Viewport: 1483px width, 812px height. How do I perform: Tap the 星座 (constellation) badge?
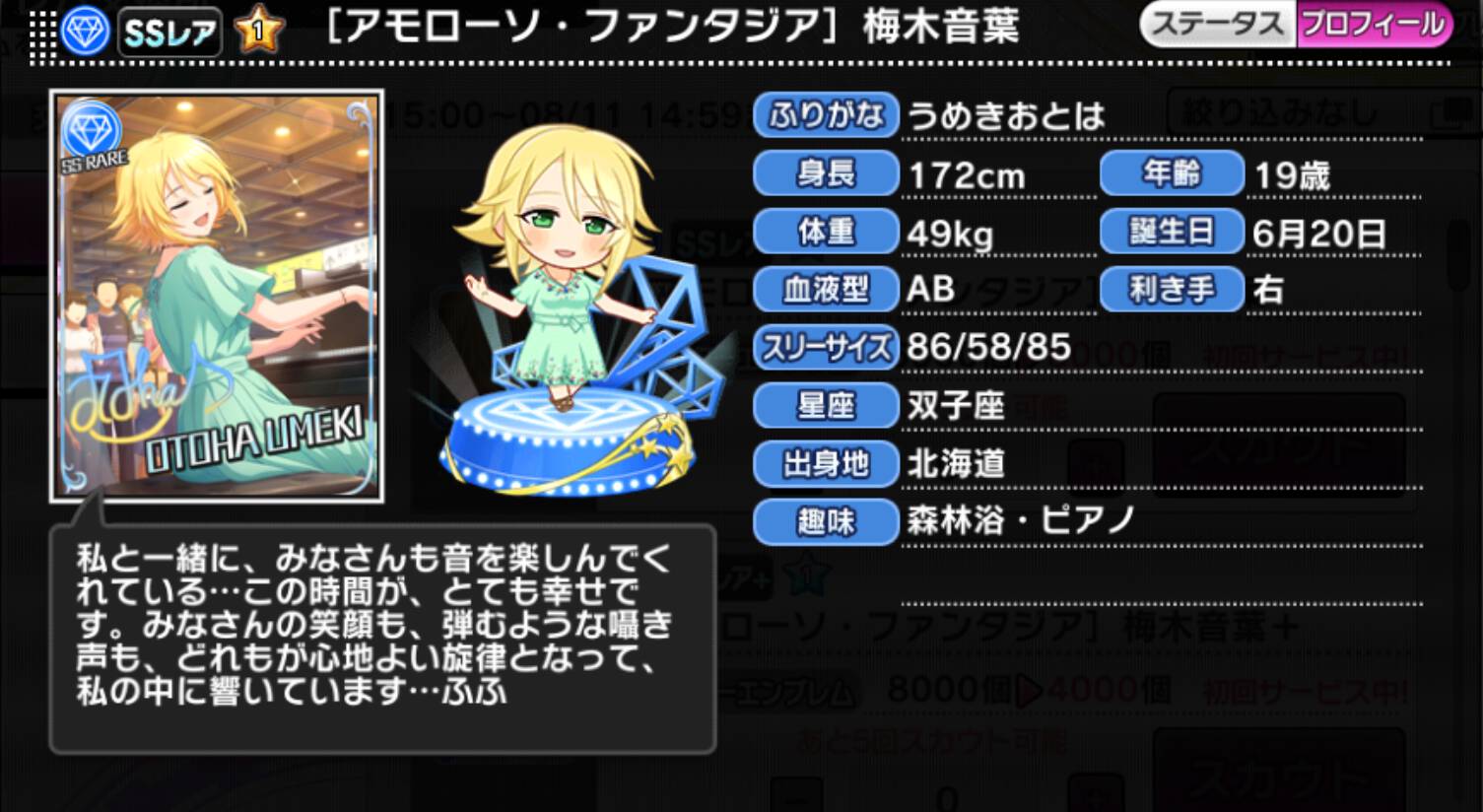pos(825,406)
